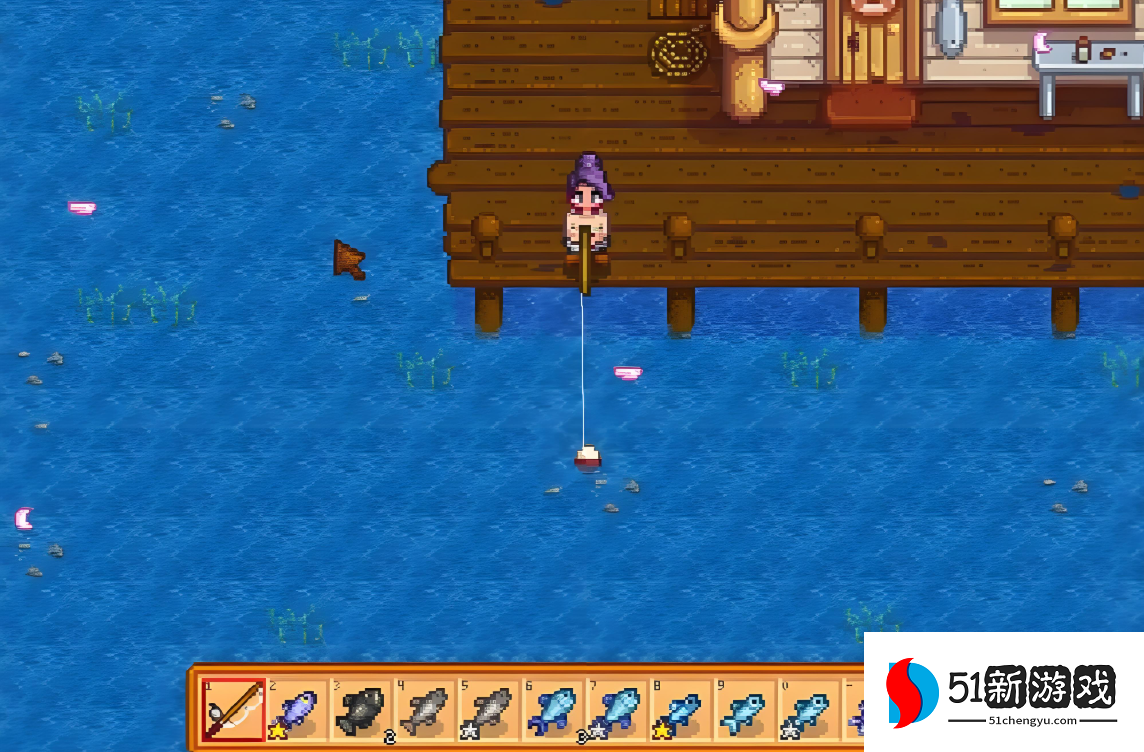Select the light blue fish in slot 9

click(x=745, y=711)
